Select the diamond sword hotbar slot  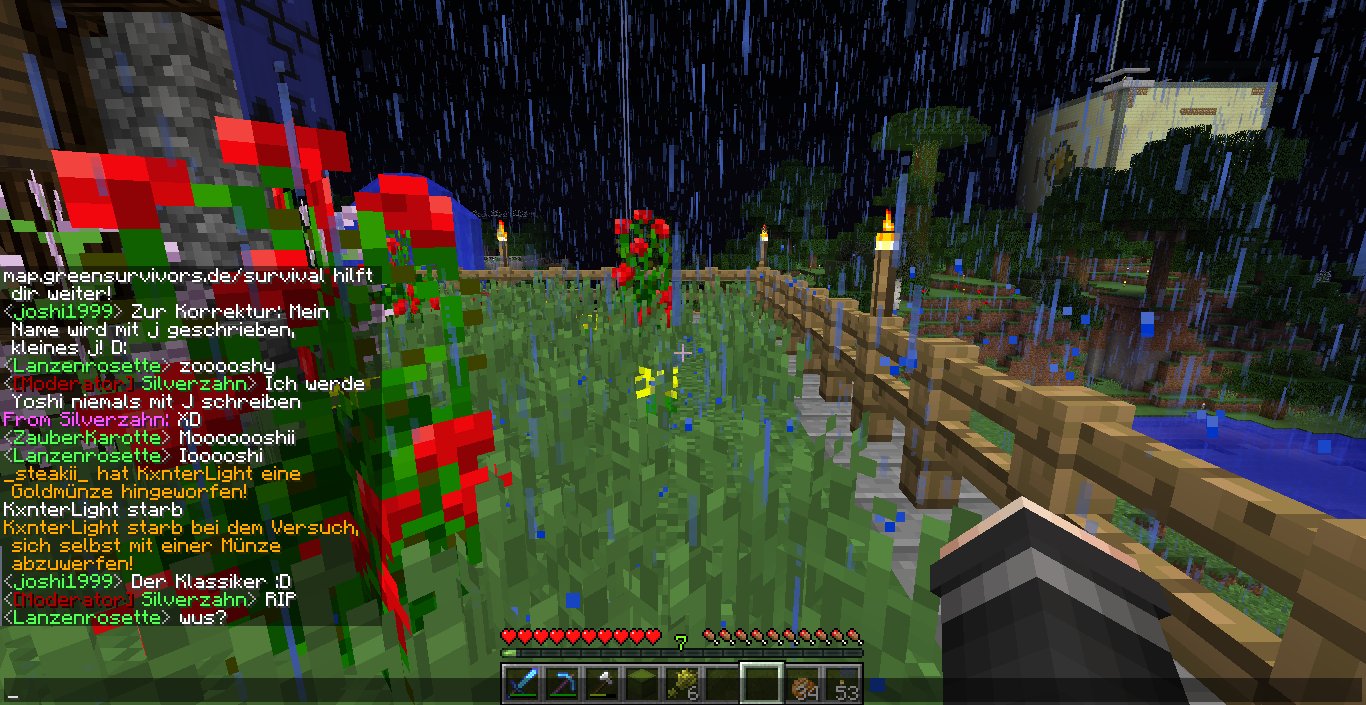[x=522, y=684]
